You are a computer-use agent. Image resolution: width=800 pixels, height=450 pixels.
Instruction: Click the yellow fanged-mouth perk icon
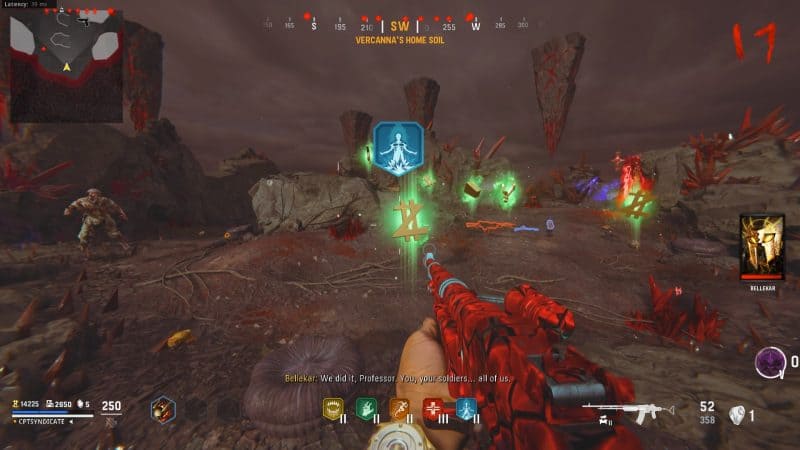click(335, 408)
